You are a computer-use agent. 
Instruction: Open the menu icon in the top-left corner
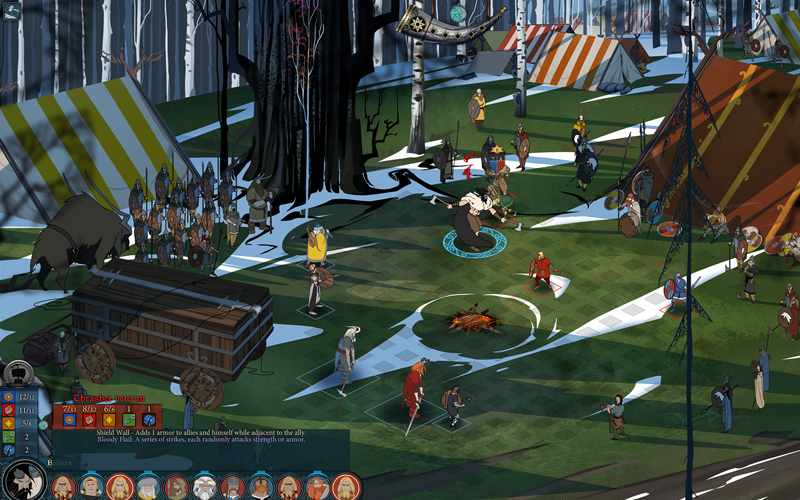pos(11,11)
